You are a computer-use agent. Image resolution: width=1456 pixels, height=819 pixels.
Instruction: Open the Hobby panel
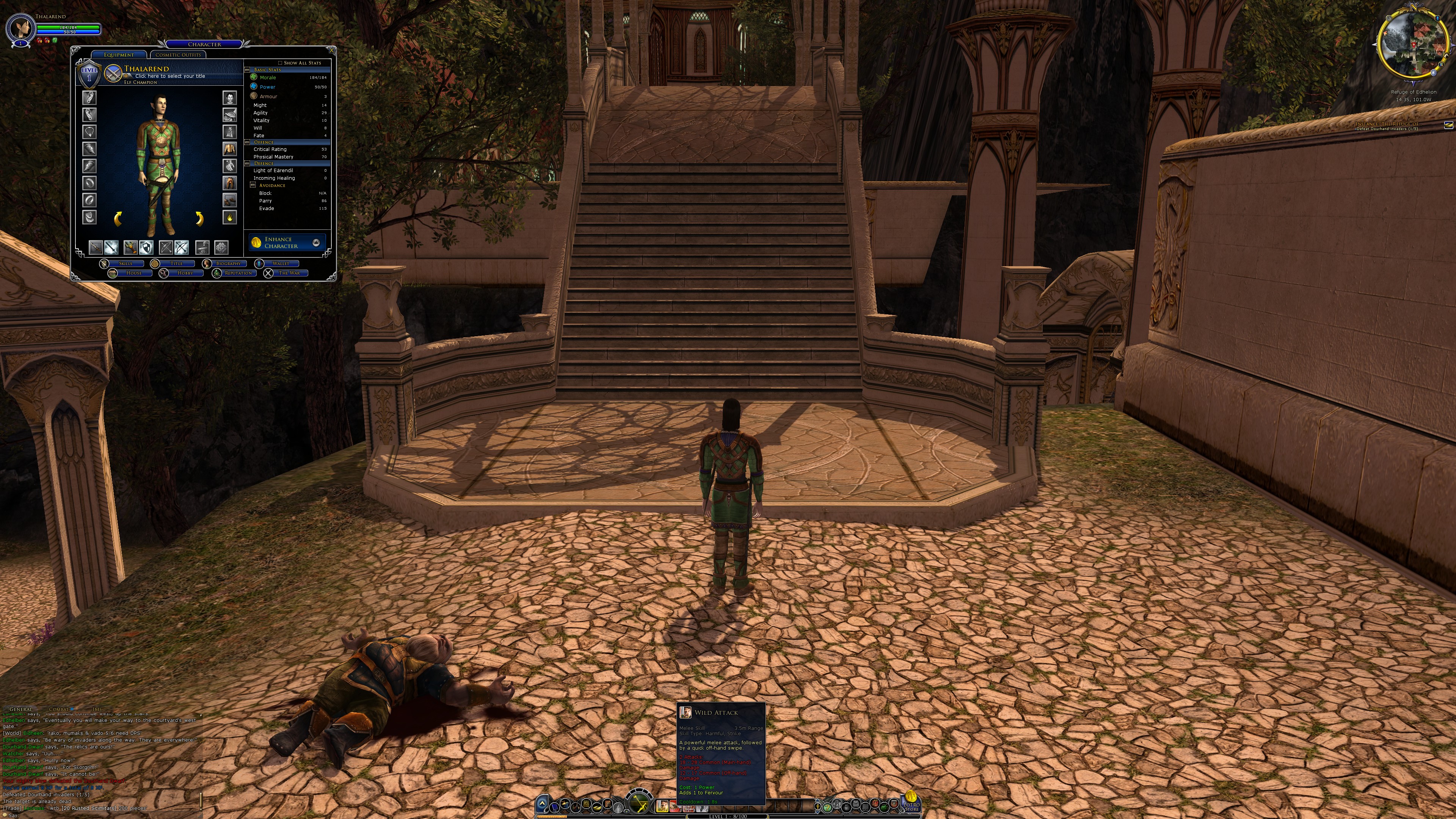pos(185,273)
